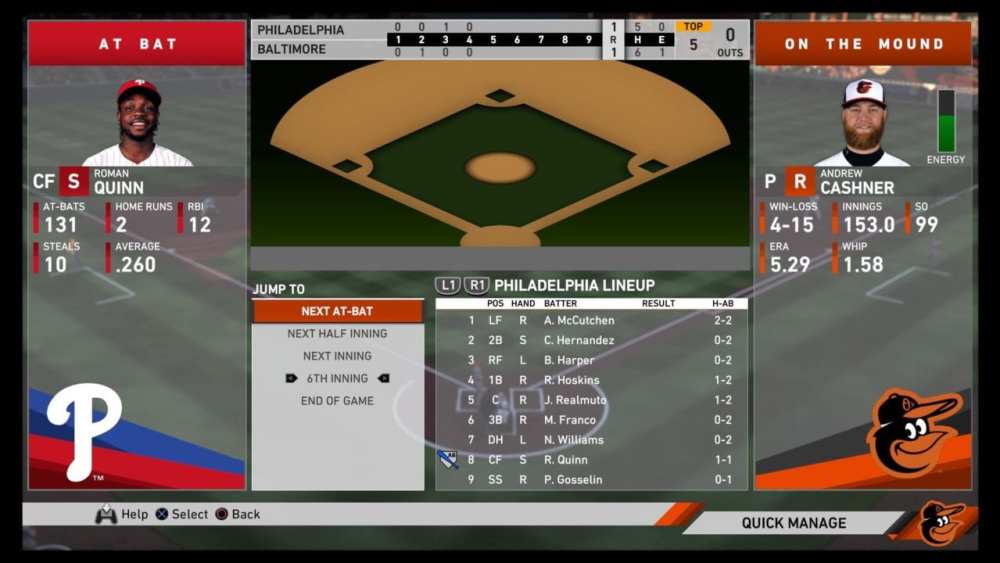Viewport: 1000px width, 563px height.
Task: Open Quick Manage
Action: pos(793,523)
